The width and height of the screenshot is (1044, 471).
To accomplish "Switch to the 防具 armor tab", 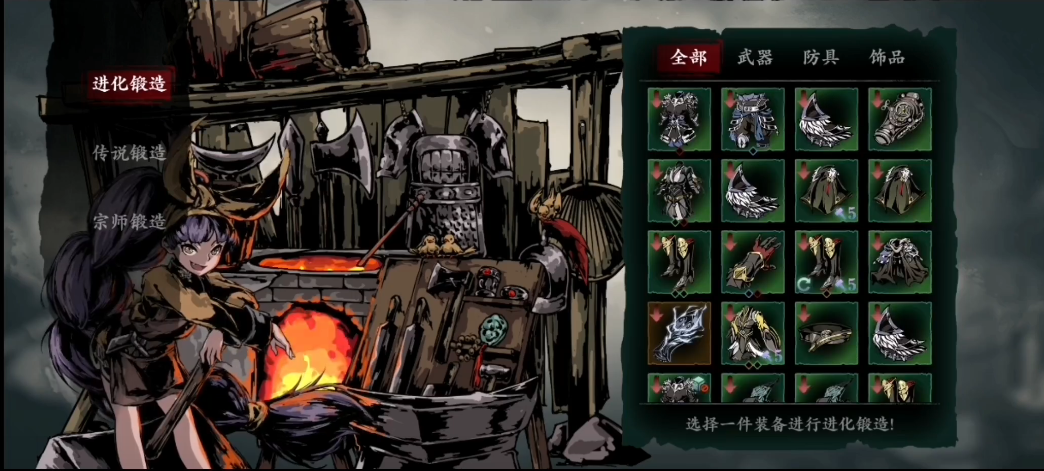I will (x=820, y=57).
